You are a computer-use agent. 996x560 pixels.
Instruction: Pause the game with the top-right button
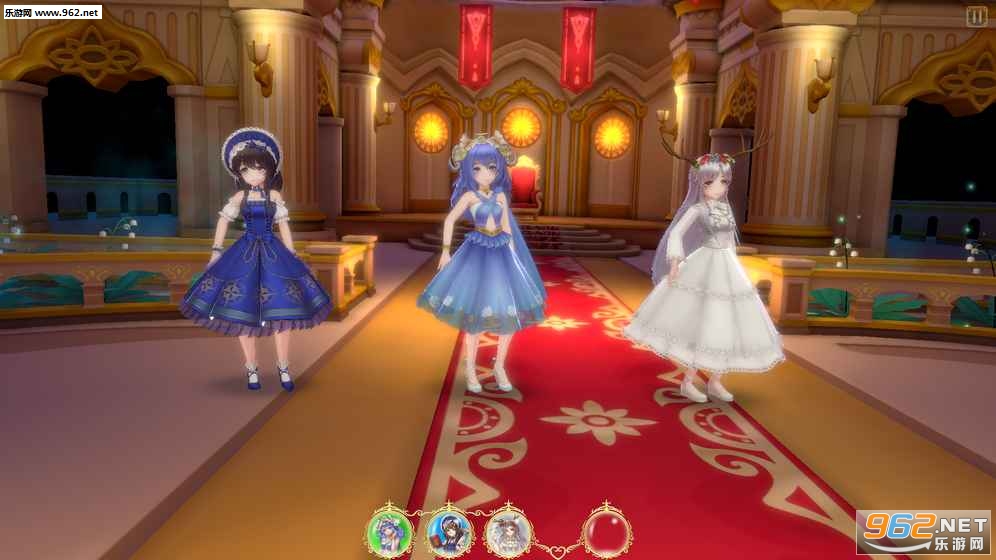coord(976,17)
